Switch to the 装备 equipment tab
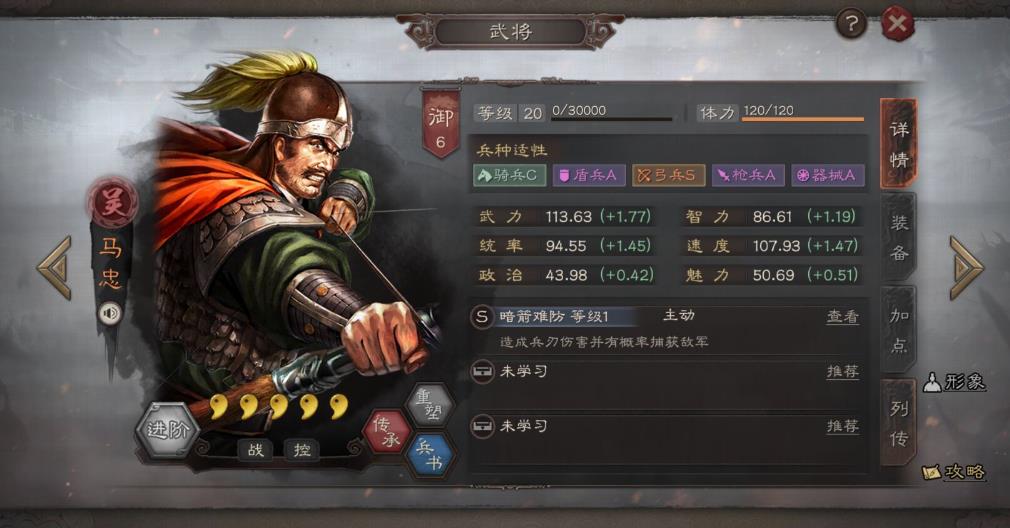 (898, 237)
